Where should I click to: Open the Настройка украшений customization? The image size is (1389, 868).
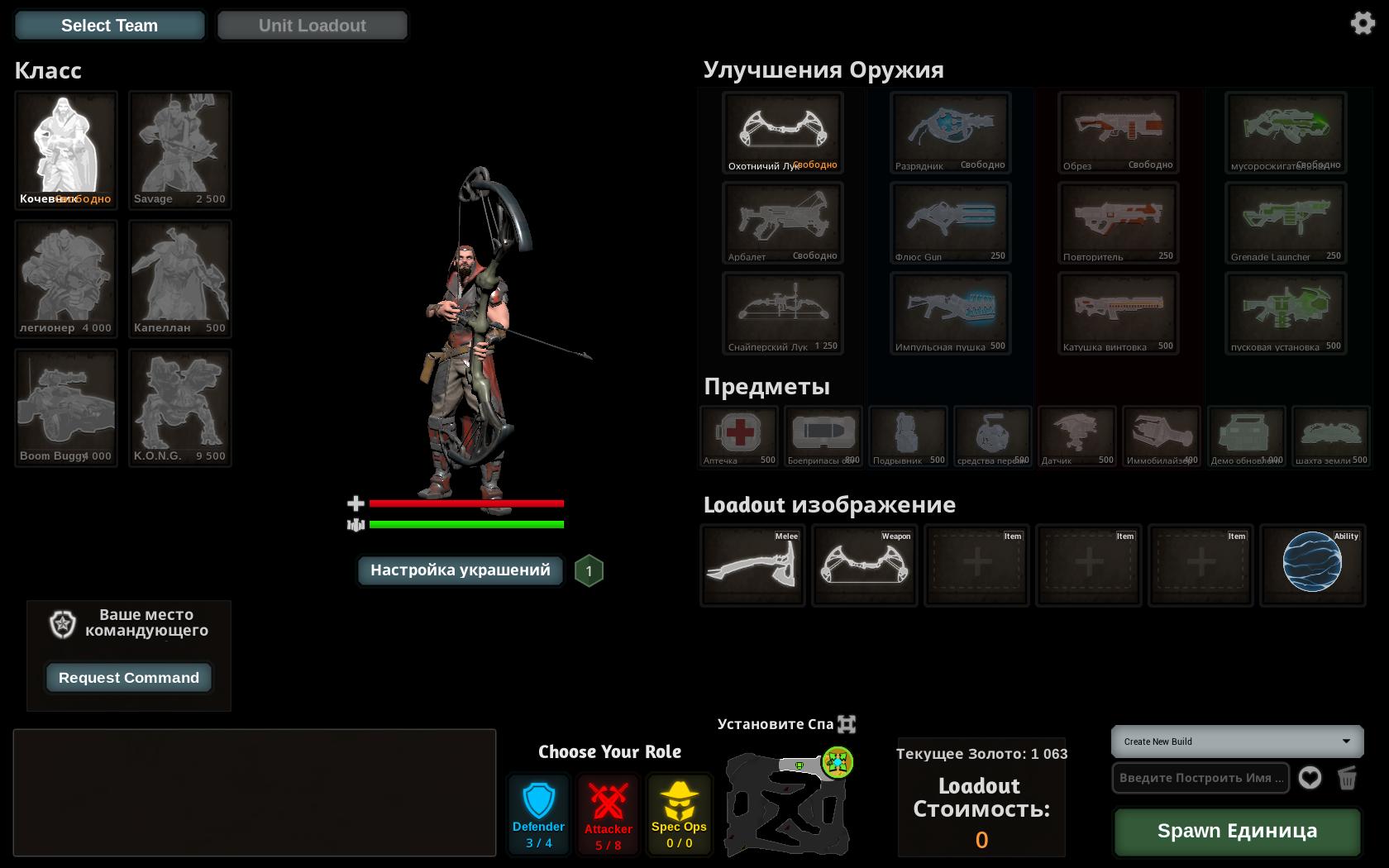[x=460, y=570]
